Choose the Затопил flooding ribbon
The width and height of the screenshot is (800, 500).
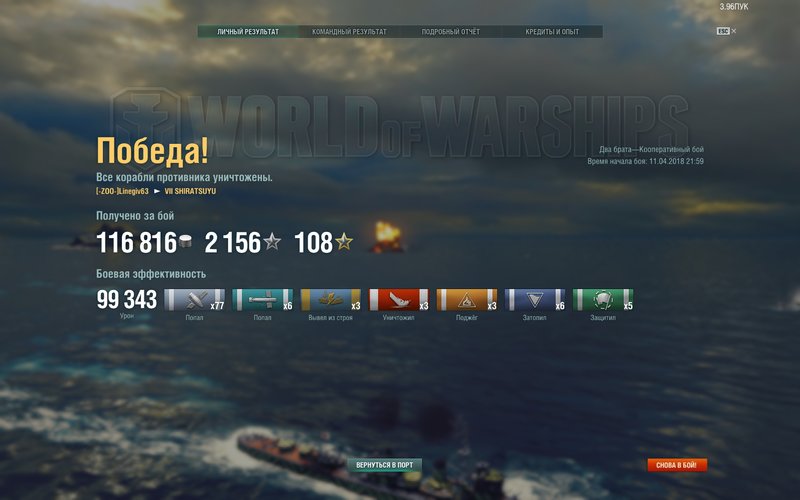pos(535,300)
